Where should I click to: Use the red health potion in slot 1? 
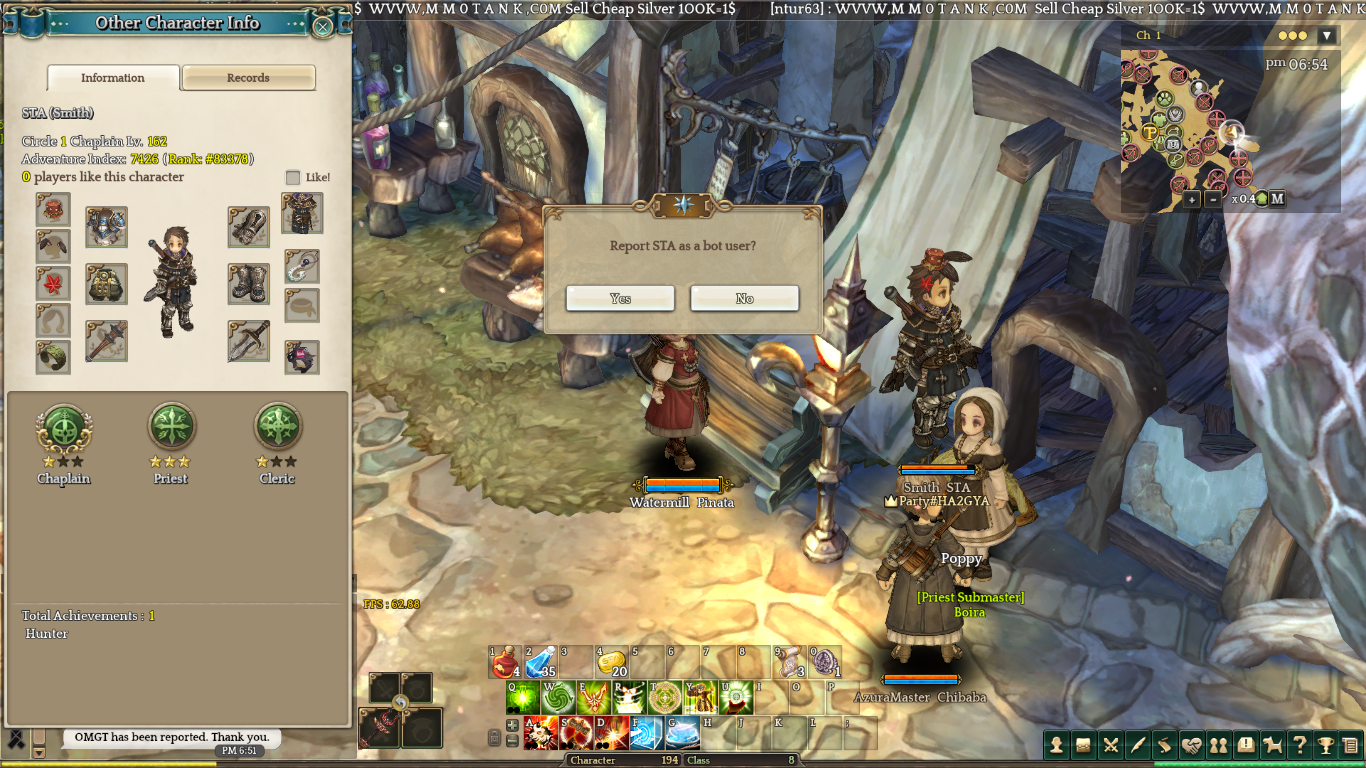[x=505, y=662]
